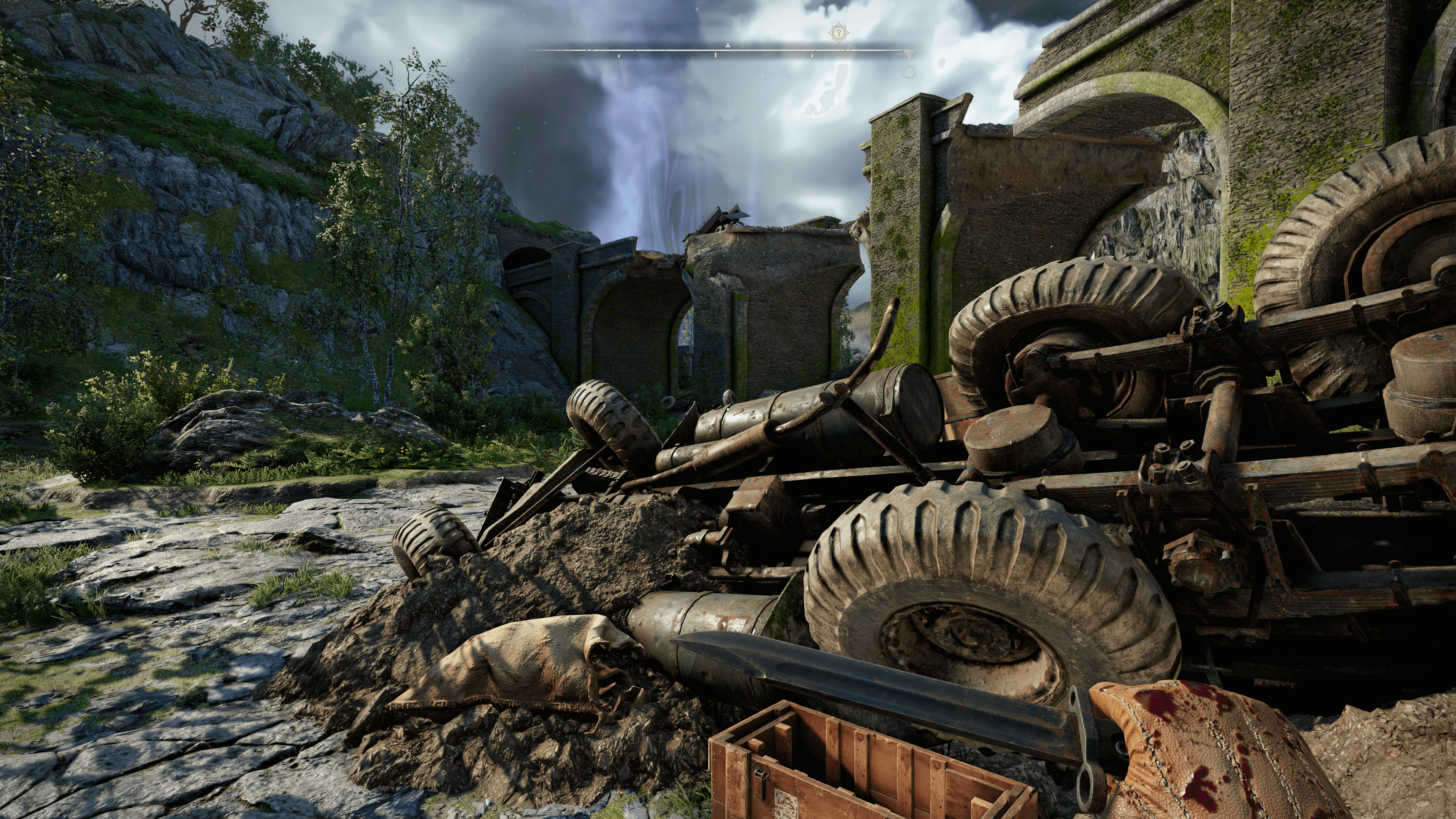The width and height of the screenshot is (1456, 819).
Task: Click the circle marker below the compass
Action: (x=909, y=72)
